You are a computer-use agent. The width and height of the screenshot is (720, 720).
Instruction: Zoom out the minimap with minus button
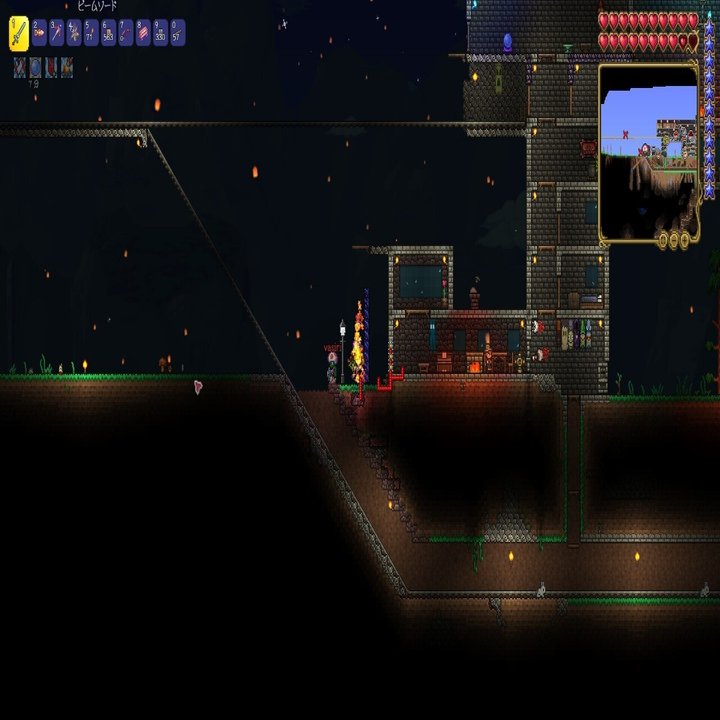(x=674, y=240)
